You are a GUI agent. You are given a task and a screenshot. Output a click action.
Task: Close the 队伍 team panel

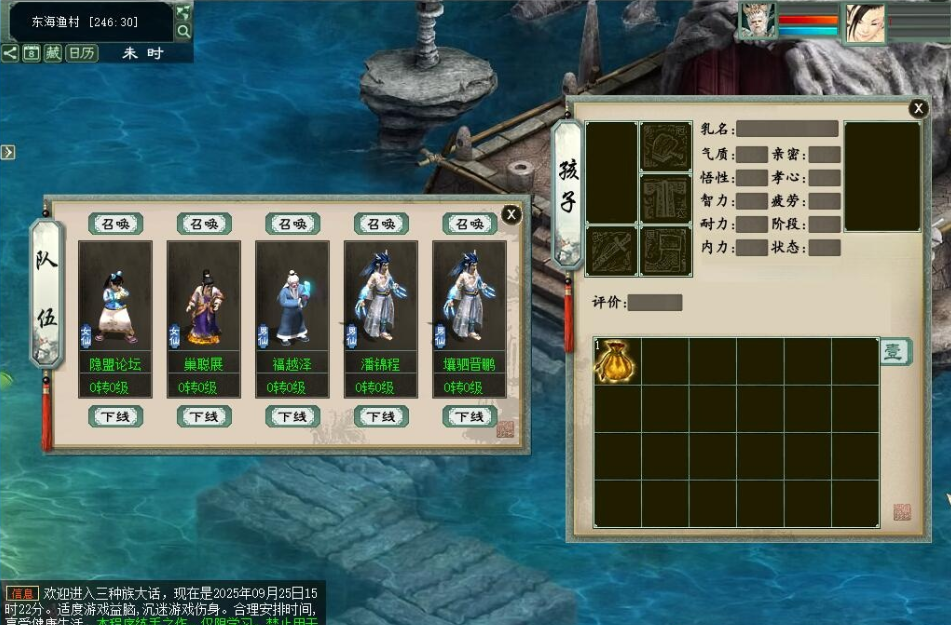tap(511, 214)
